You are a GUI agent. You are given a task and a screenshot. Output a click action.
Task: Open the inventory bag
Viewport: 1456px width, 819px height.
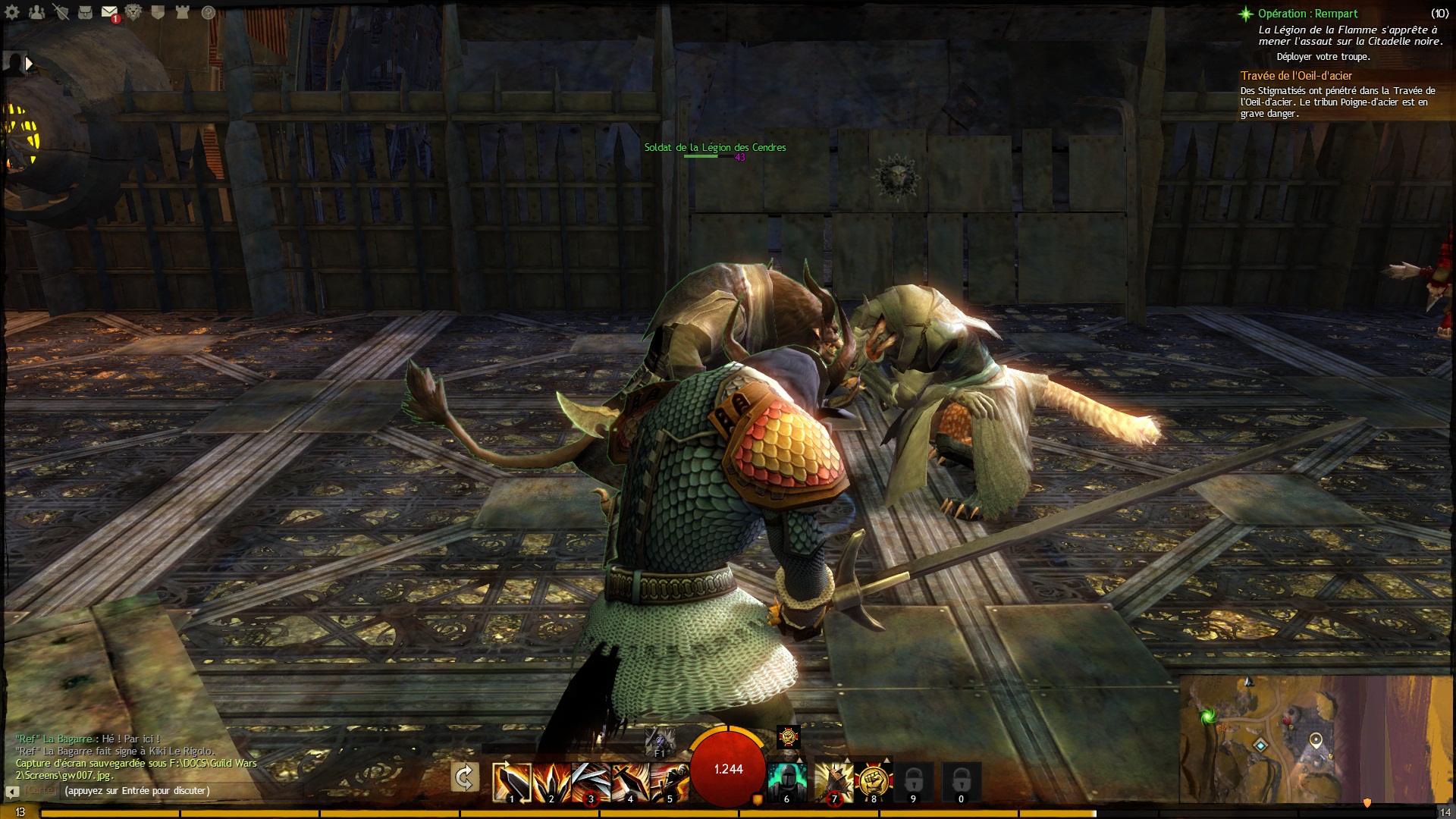click(x=86, y=12)
